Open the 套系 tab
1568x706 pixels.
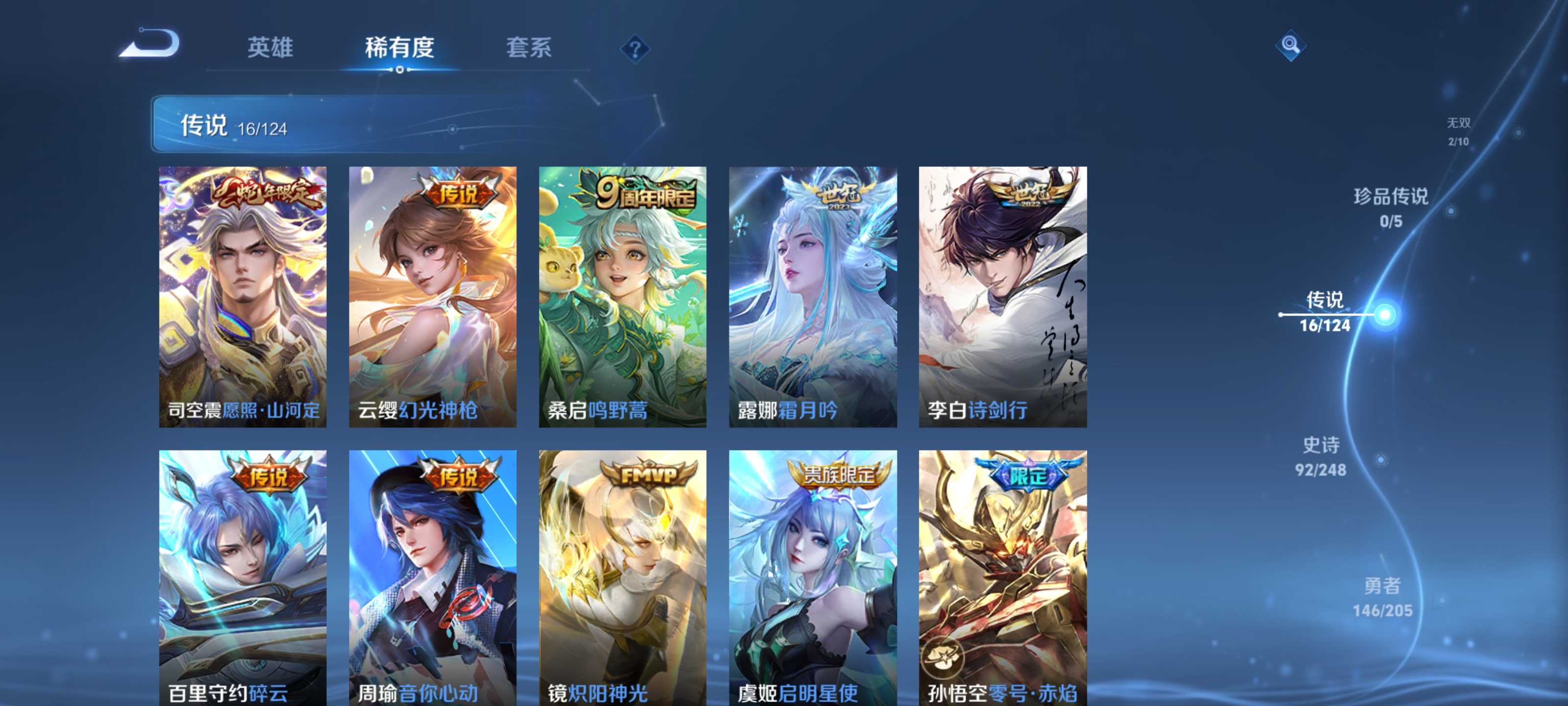(528, 48)
